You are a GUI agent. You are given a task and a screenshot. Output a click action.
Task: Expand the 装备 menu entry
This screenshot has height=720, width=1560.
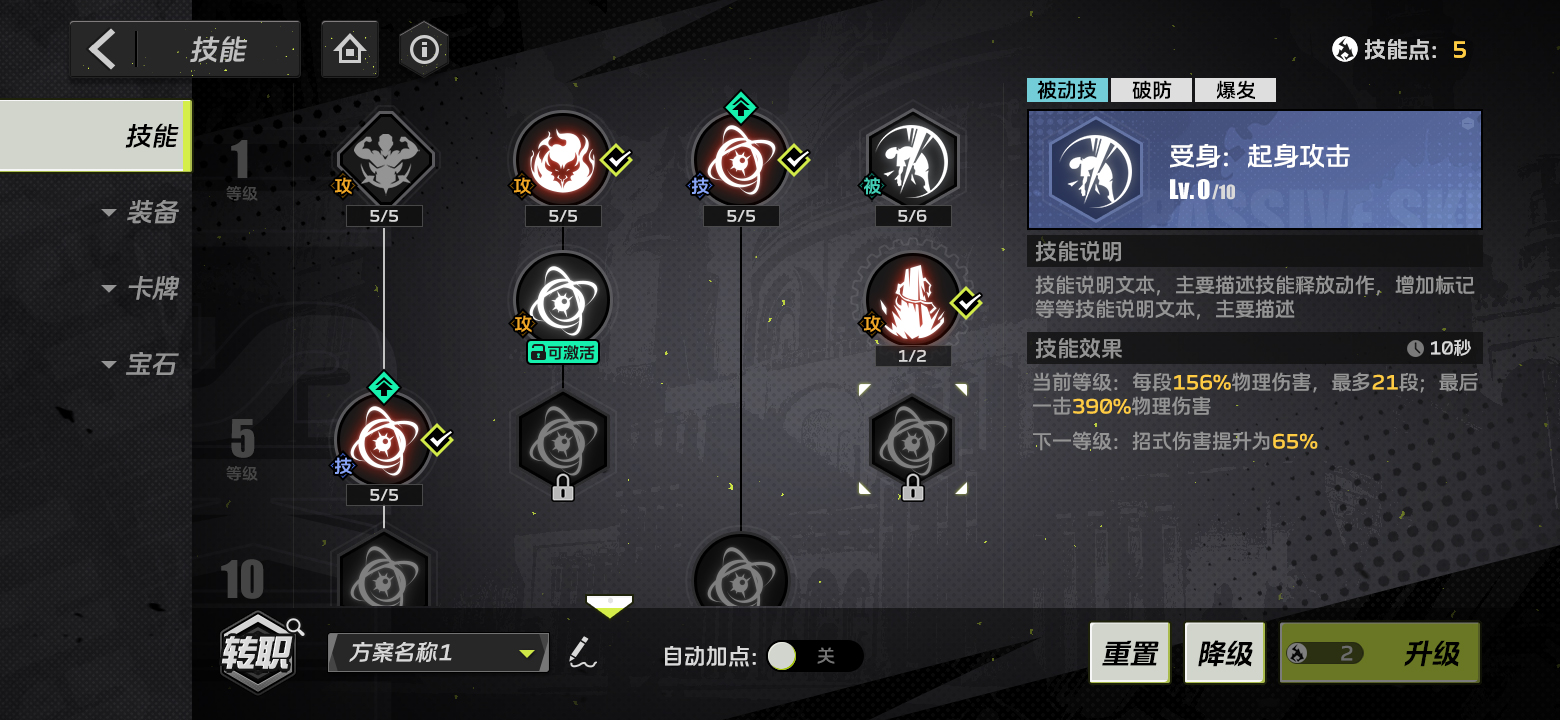pos(140,212)
